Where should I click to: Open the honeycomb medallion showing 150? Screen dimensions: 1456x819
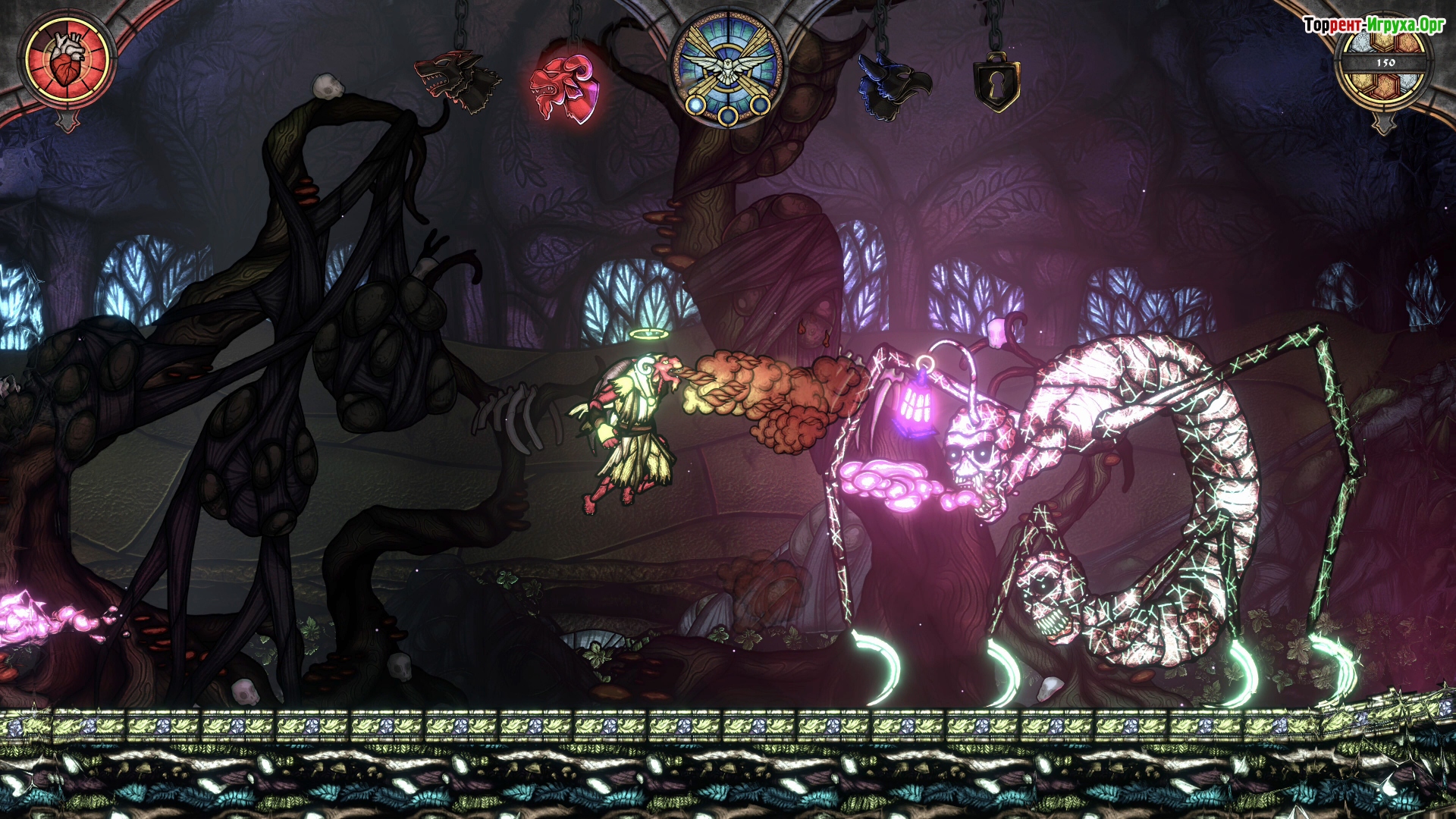pyautogui.click(x=1385, y=67)
